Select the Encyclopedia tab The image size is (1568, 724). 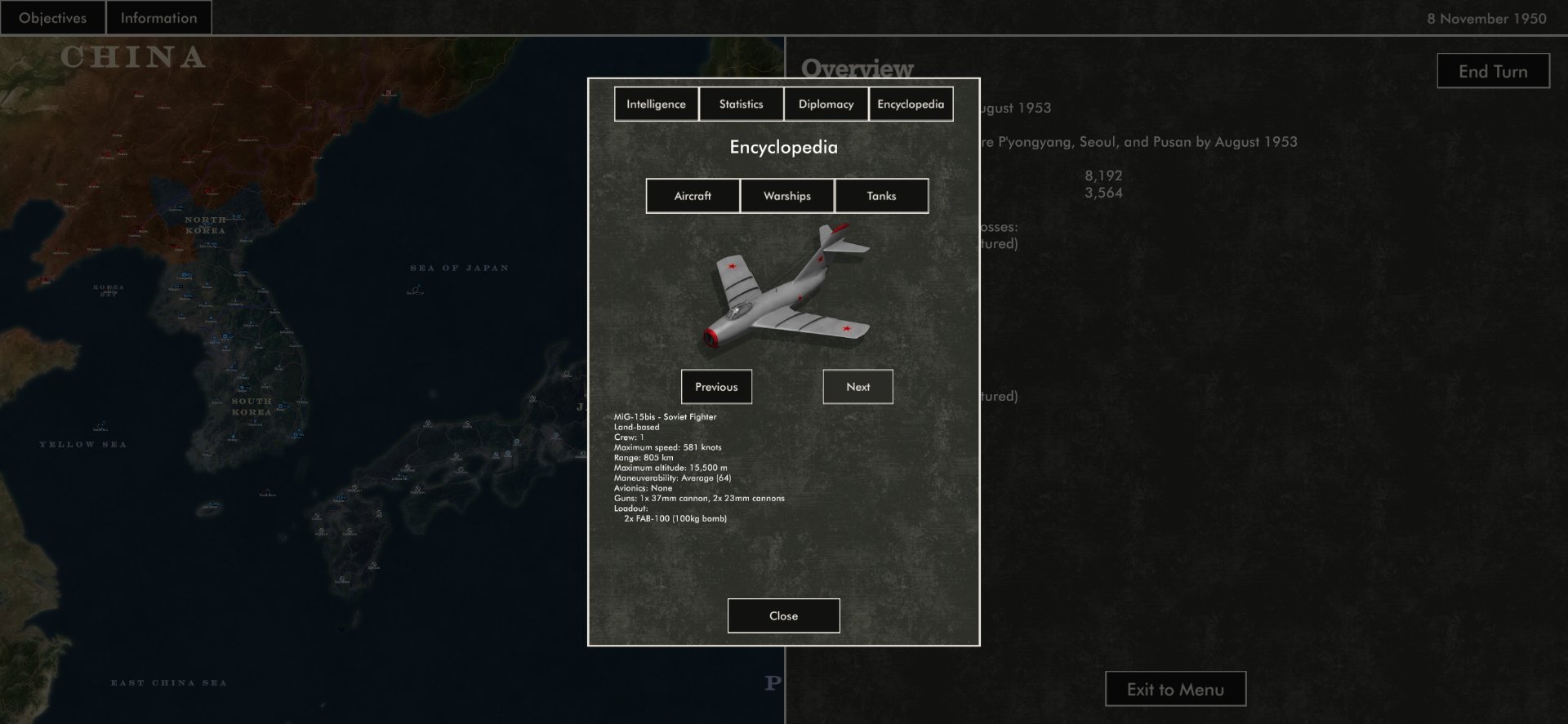click(x=911, y=104)
